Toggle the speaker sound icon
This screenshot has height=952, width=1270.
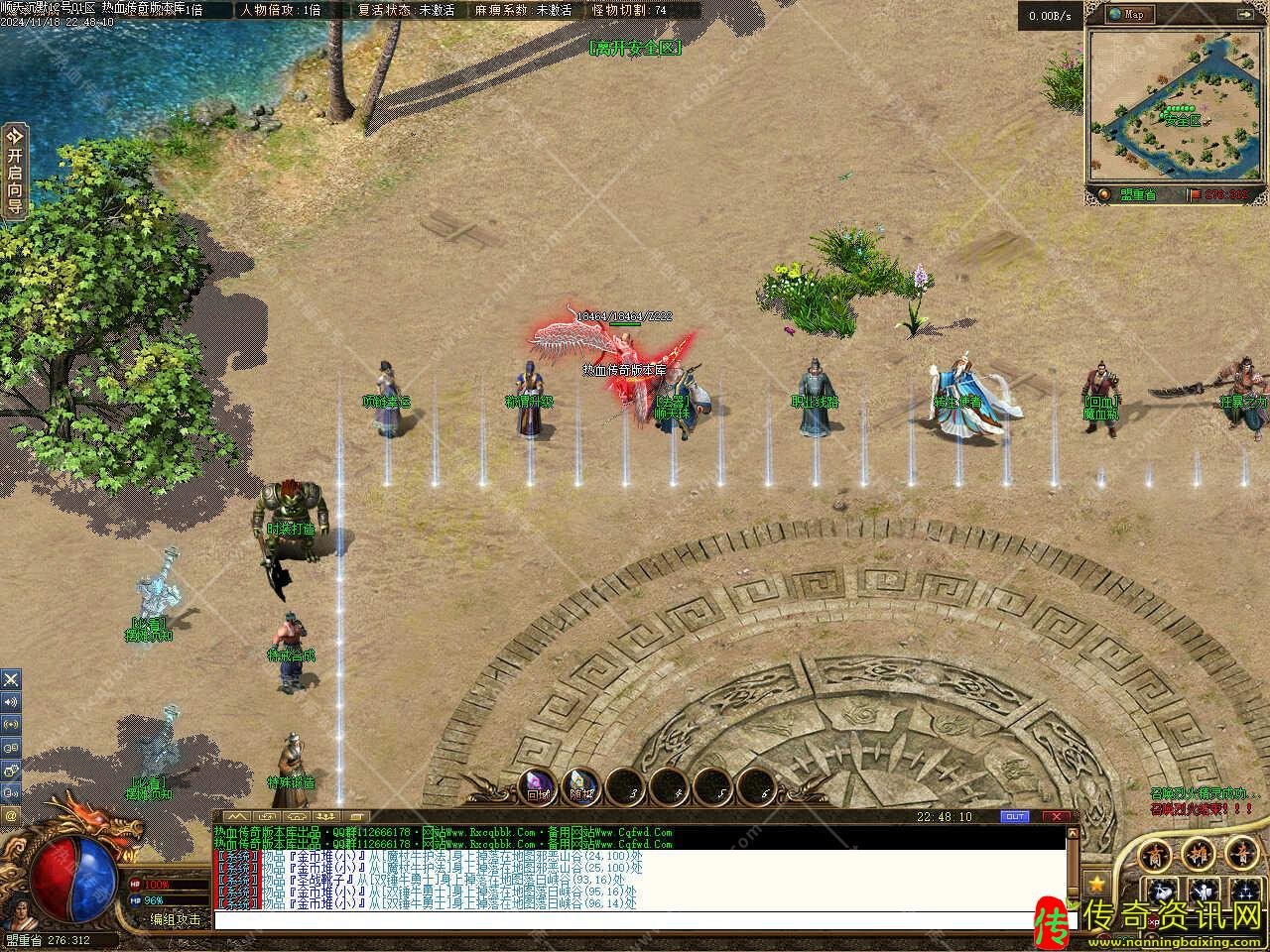(x=11, y=702)
